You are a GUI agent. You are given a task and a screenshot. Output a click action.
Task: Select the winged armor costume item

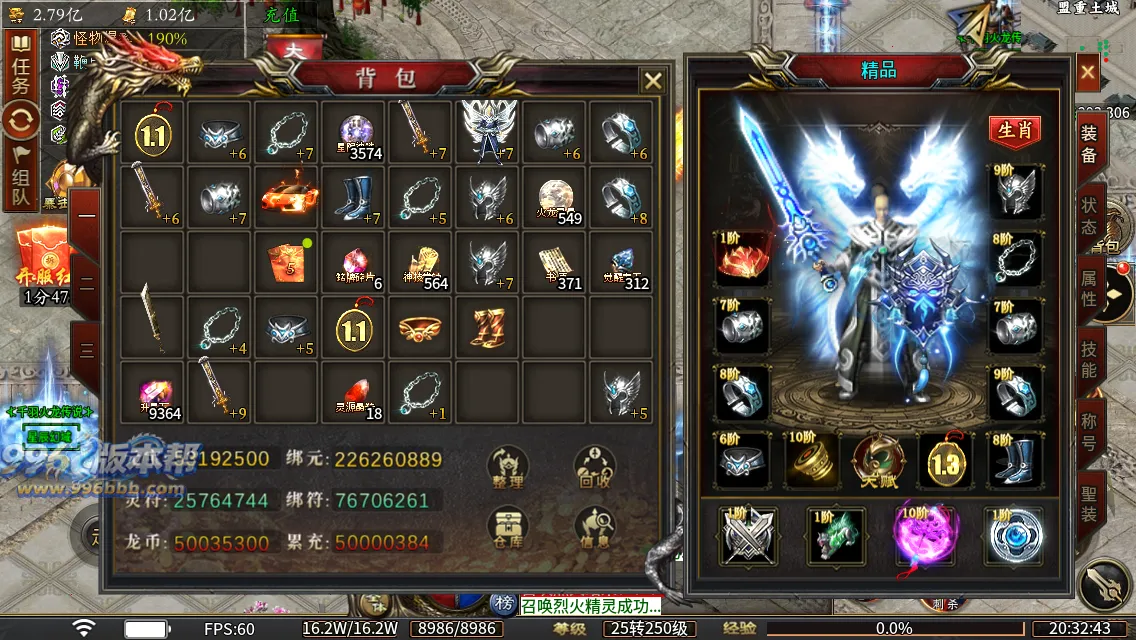490,132
